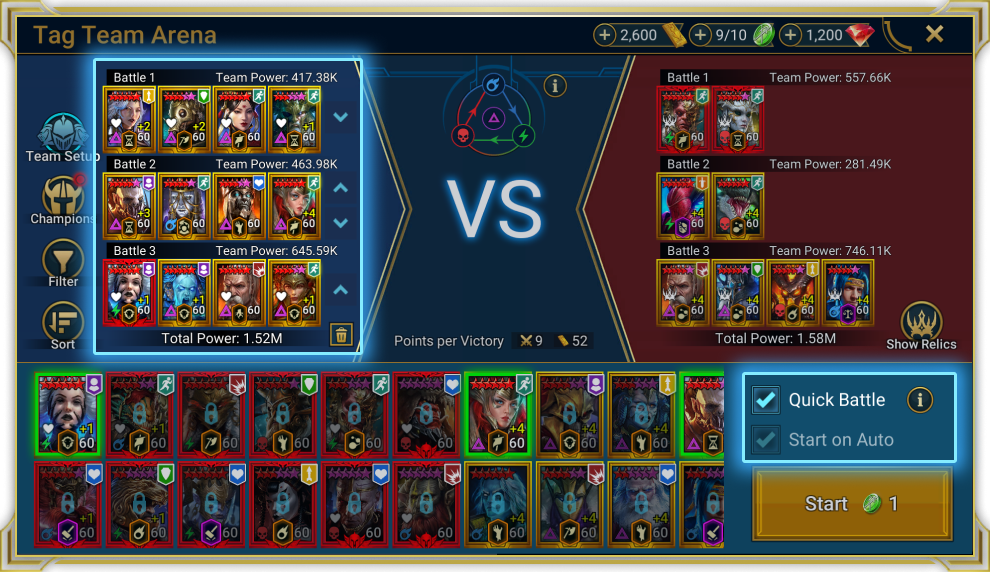This screenshot has height=572, width=990.
Task: Add more red gems
Action: [791, 35]
